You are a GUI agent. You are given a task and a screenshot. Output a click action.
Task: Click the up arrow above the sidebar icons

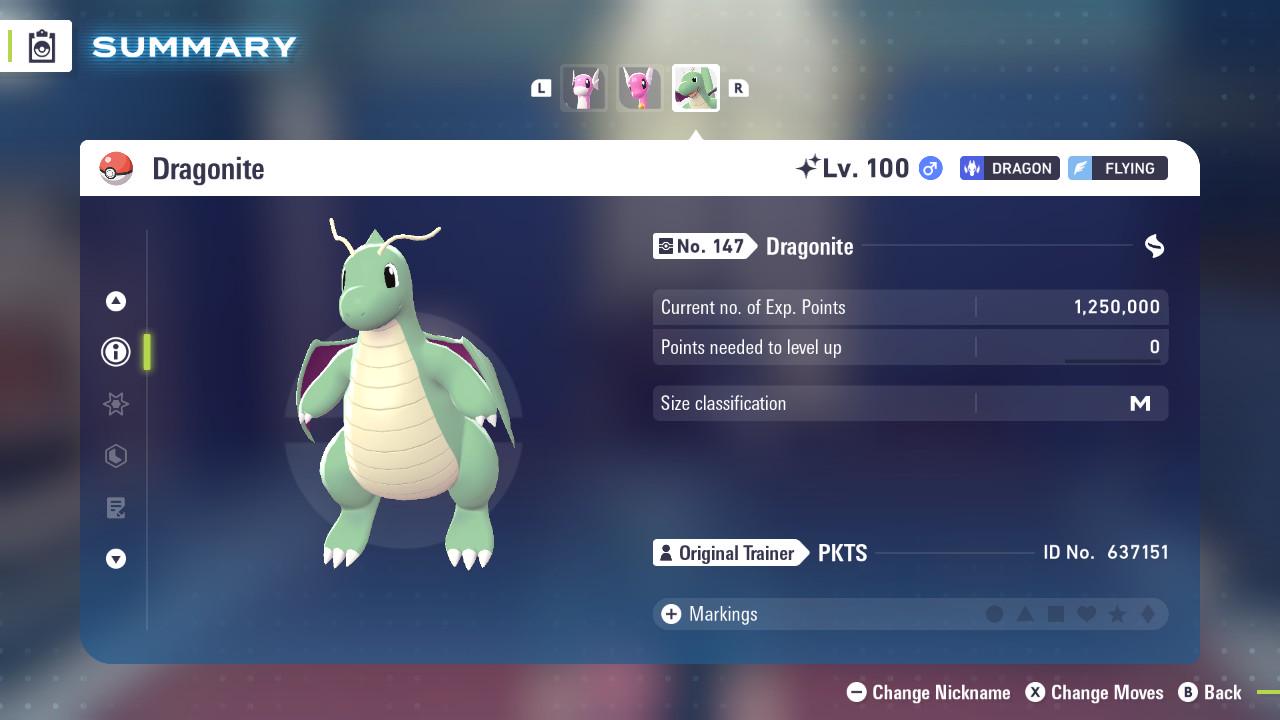click(115, 300)
